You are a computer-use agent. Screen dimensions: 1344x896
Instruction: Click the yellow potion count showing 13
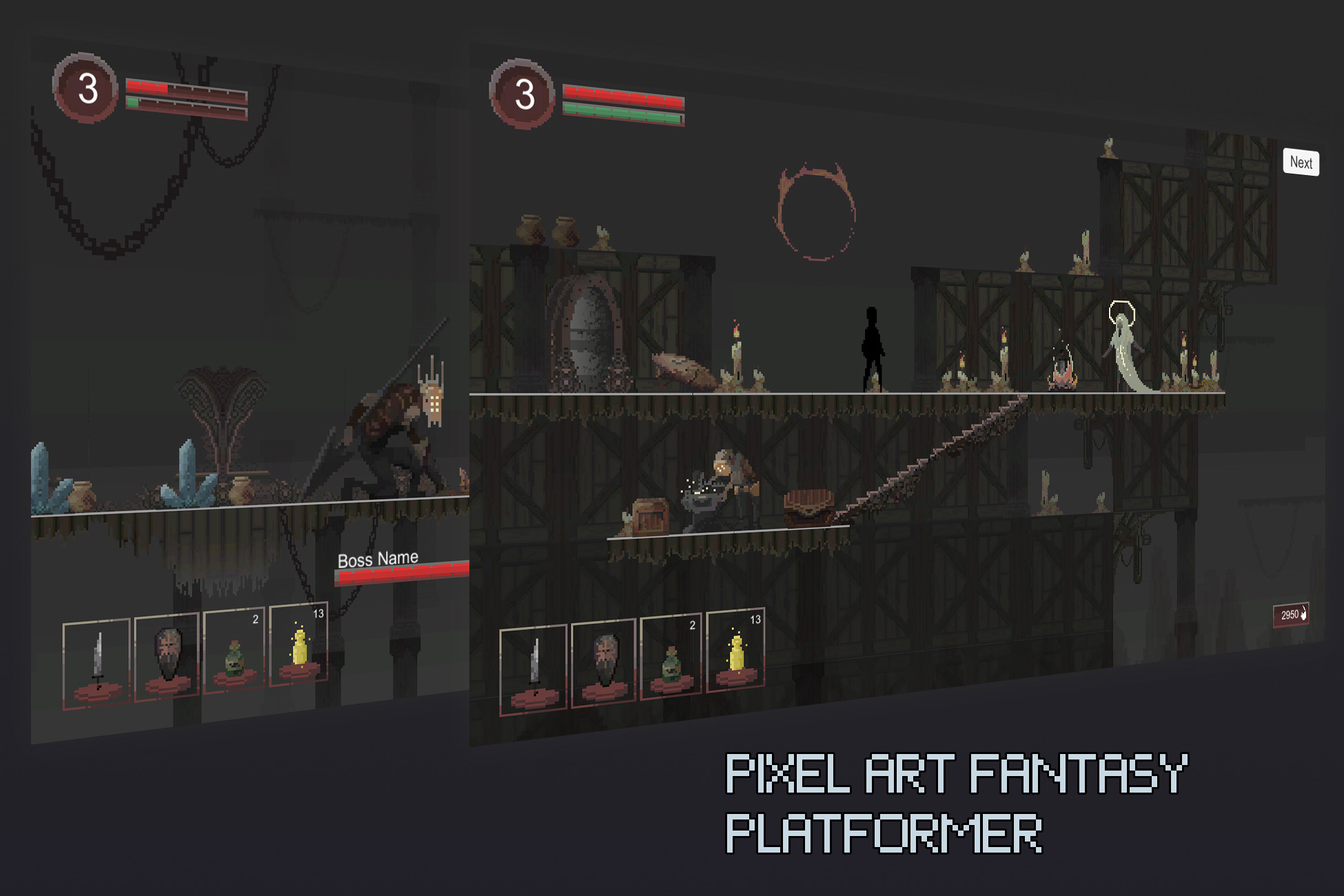pos(754,620)
